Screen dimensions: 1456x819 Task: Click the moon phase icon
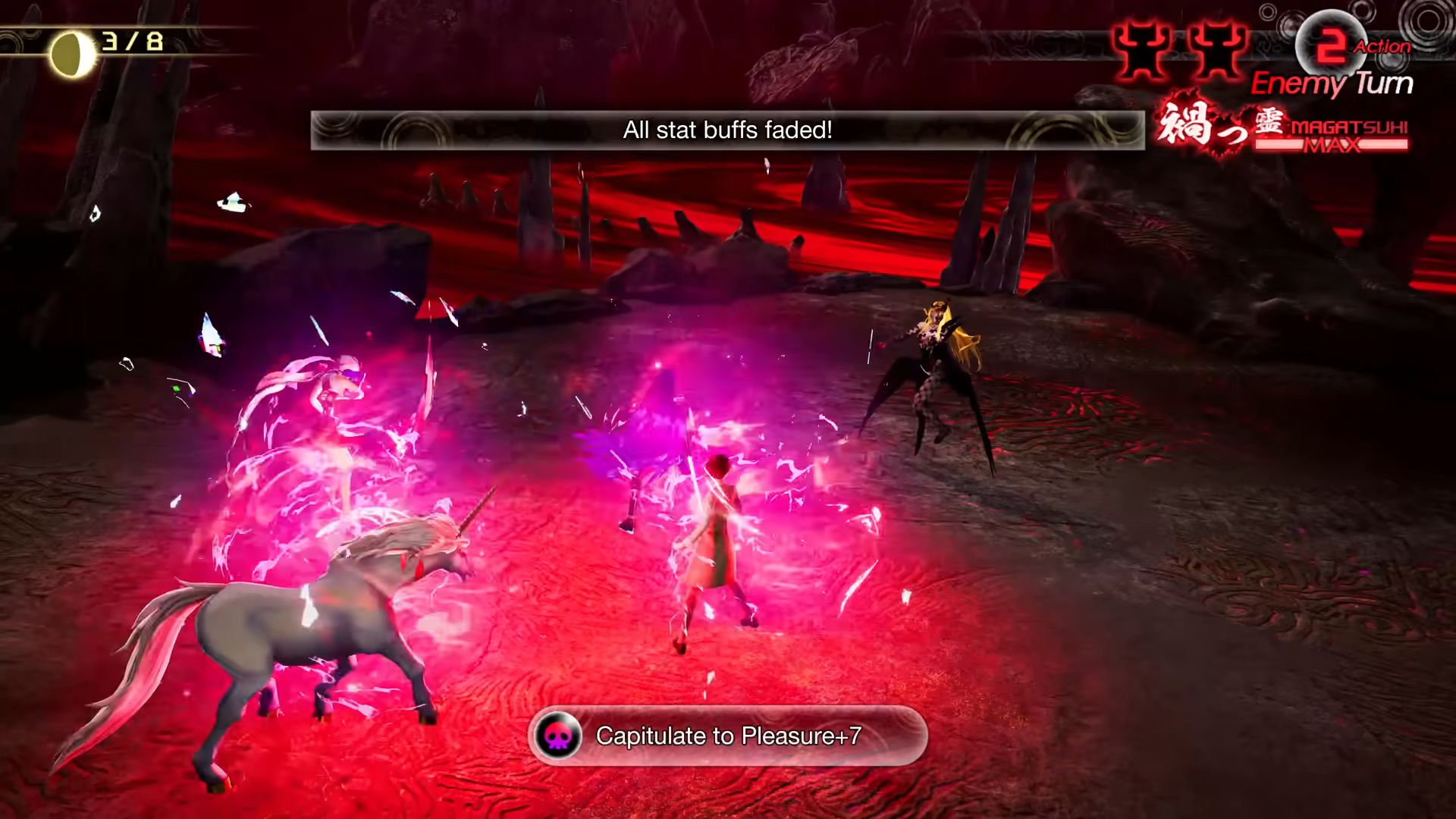pos(72,54)
